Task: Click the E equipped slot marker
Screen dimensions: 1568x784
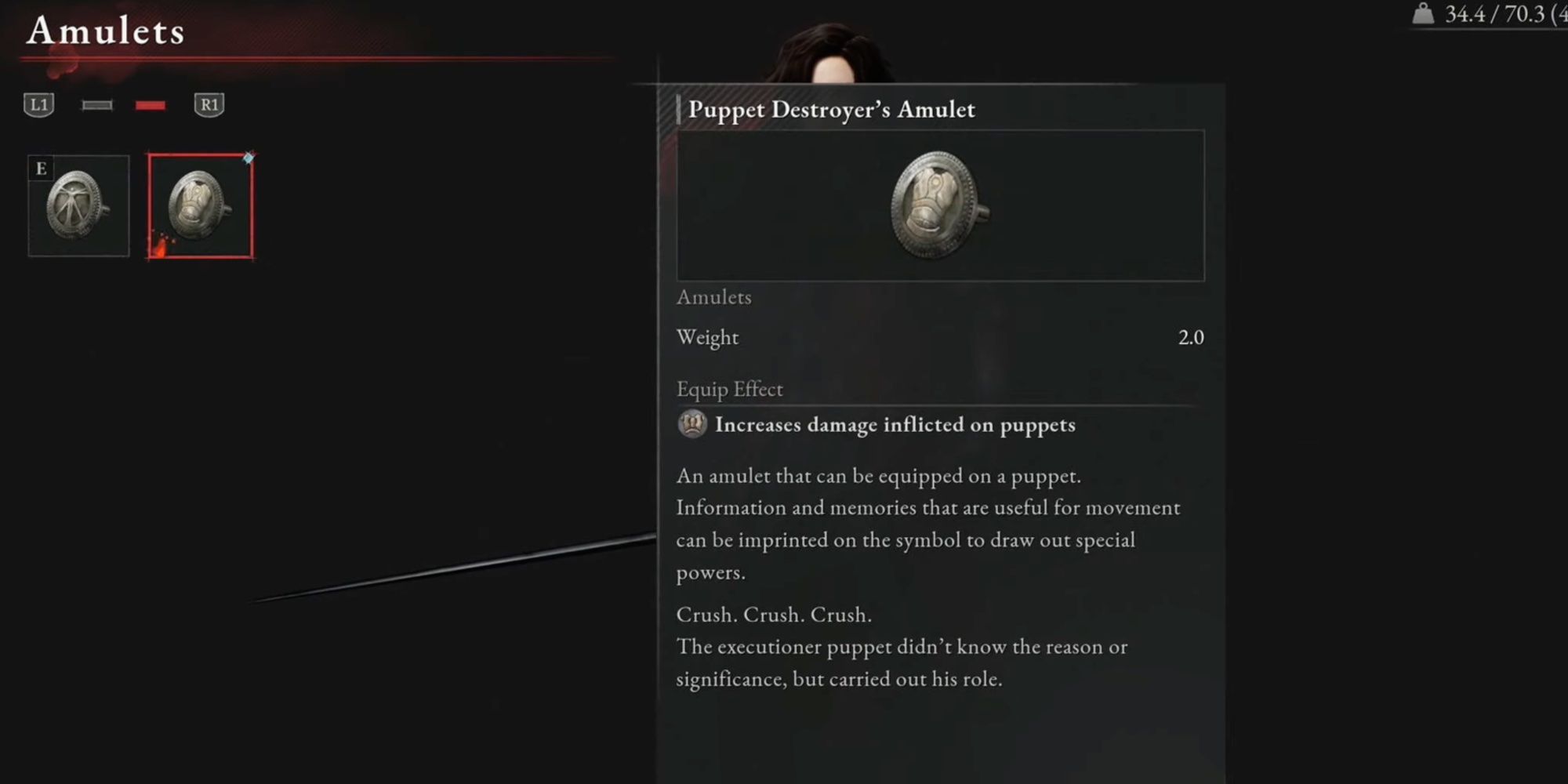Action: pos(39,167)
